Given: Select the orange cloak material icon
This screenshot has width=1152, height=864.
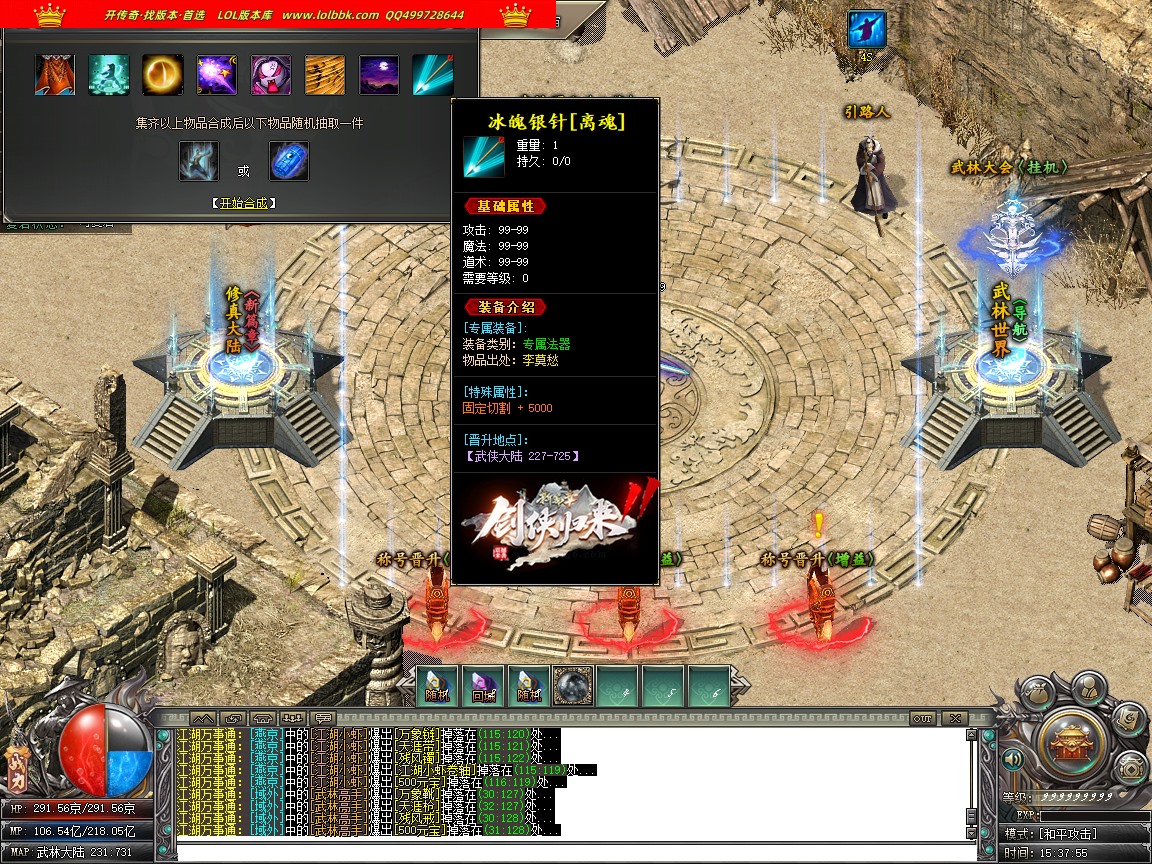Looking at the screenshot, I should point(55,75).
